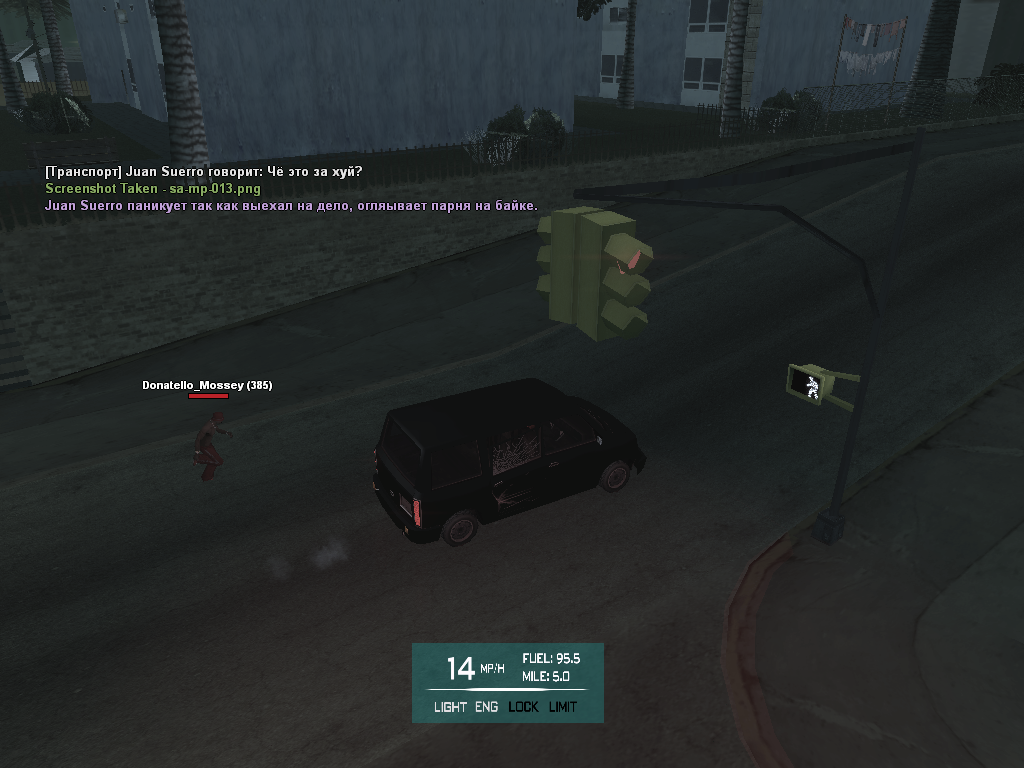Click the purple 'Juan Suerro паникует' chat line

point(291,206)
